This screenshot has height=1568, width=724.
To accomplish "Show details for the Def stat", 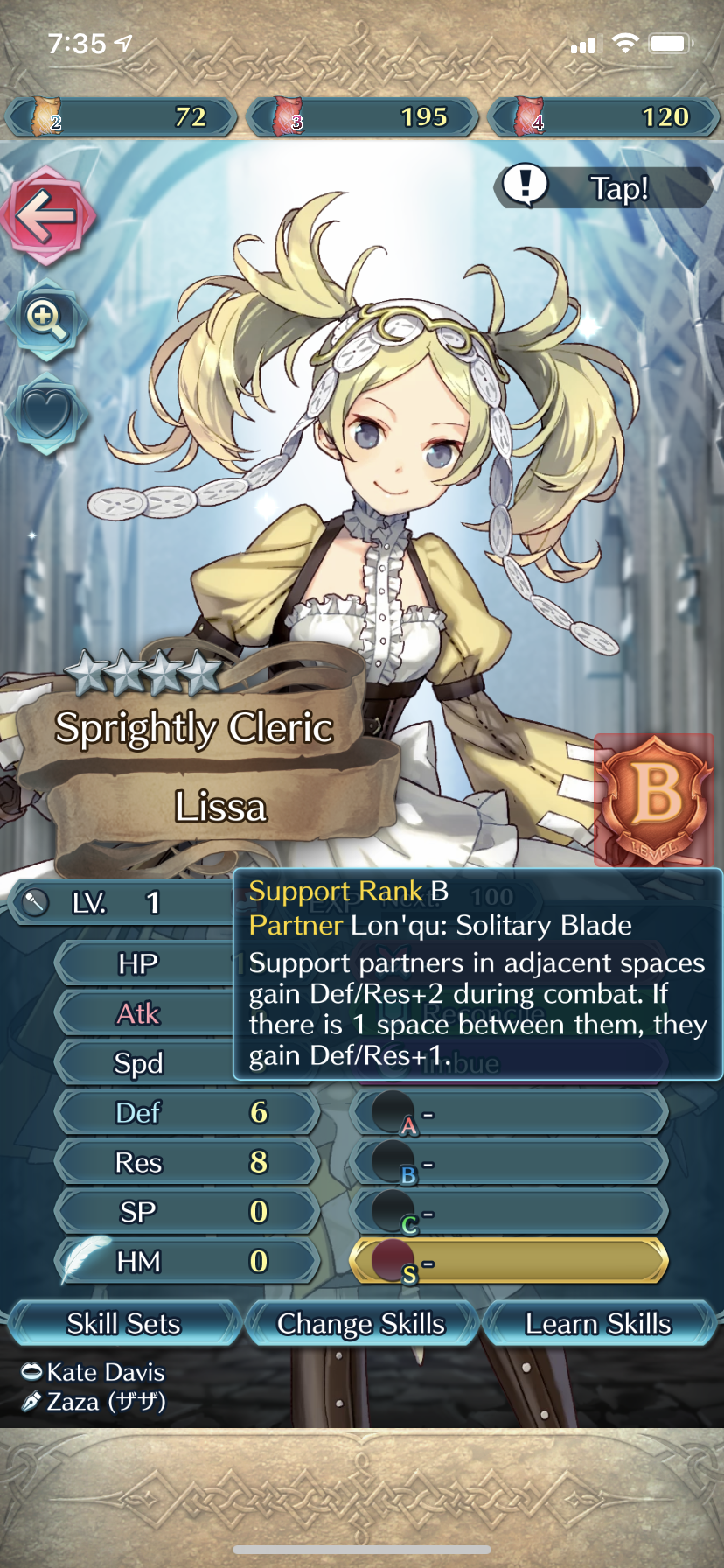I will click(186, 1112).
